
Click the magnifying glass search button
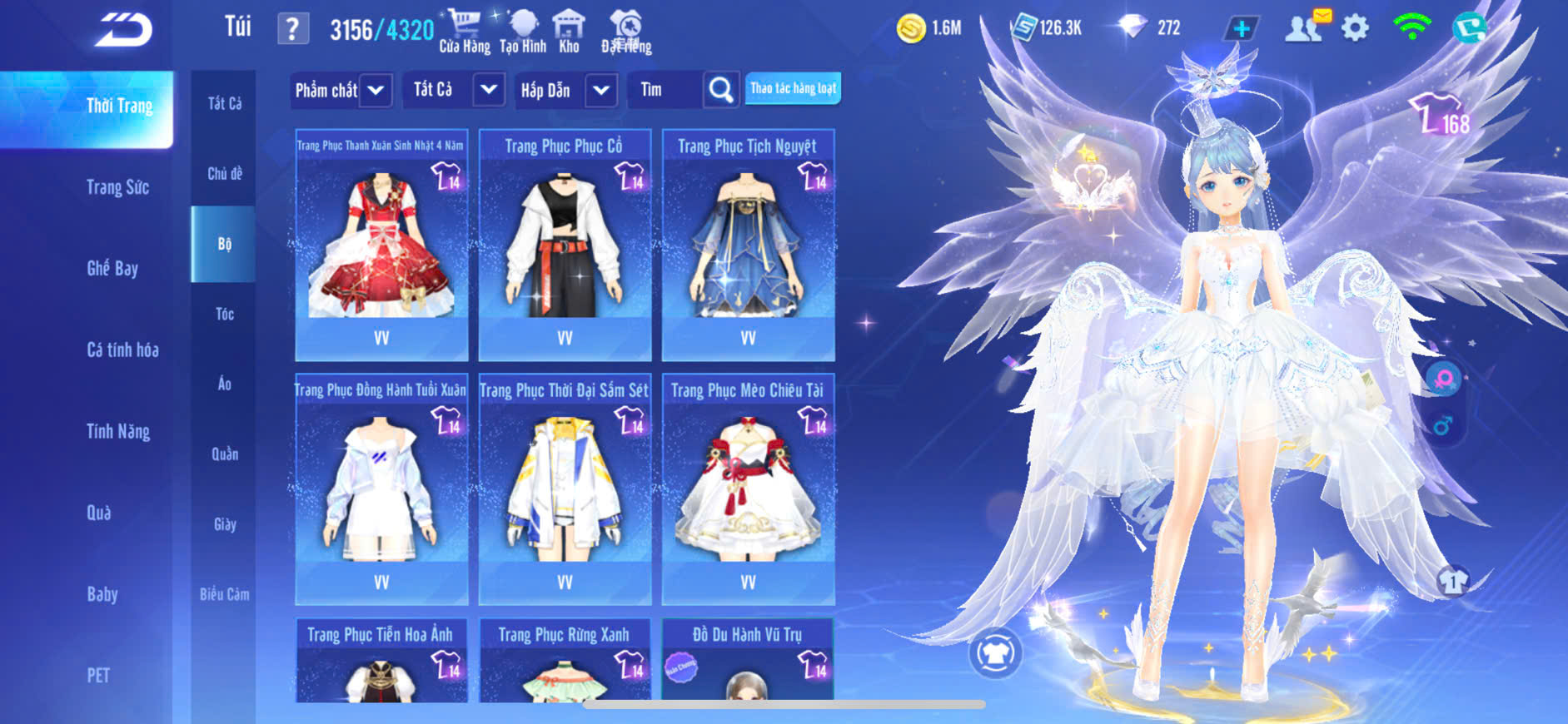pos(721,90)
